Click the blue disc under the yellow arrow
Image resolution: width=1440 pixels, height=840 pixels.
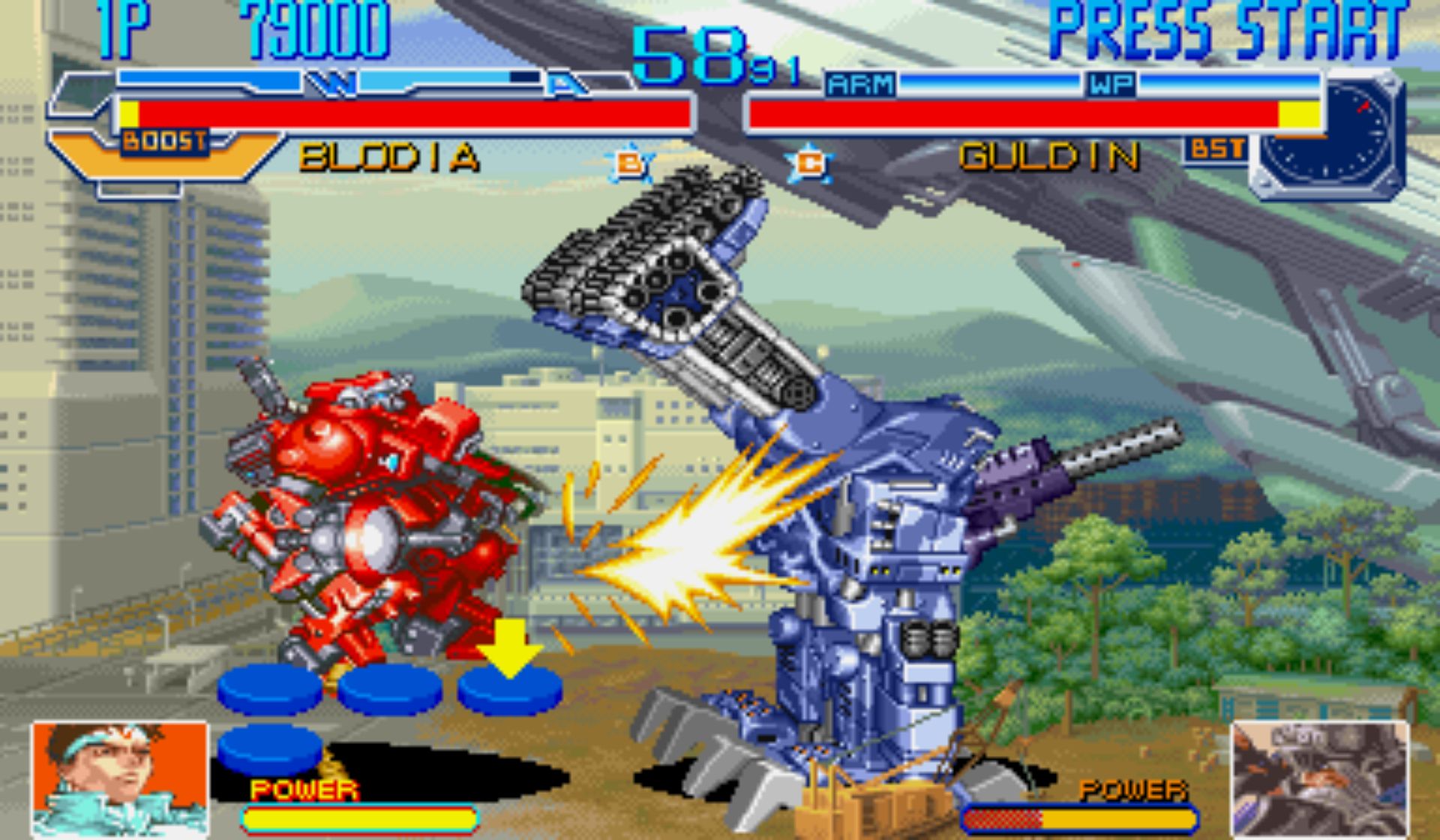[x=510, y=688]
